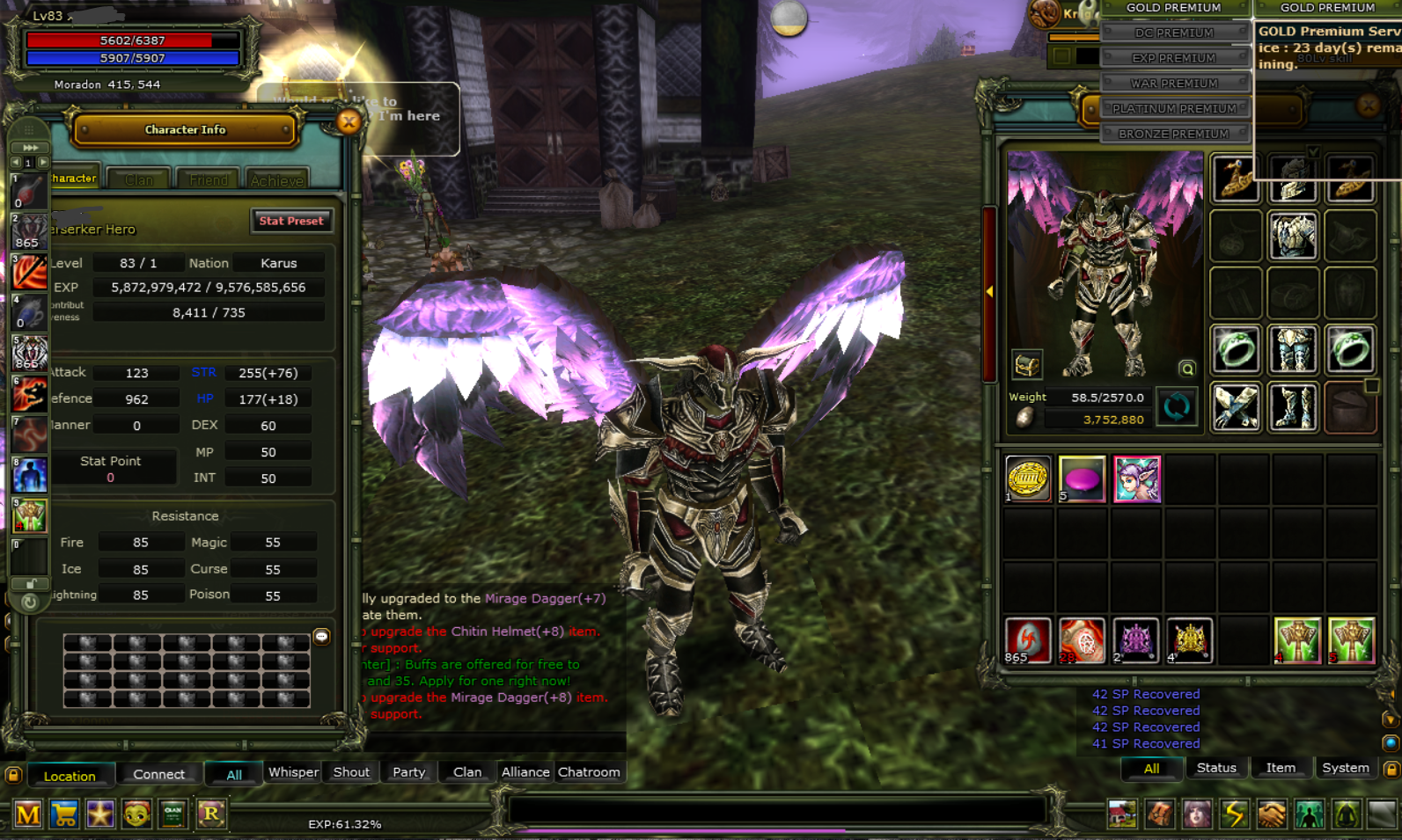Screen dimensions: 1402x840
Task: Select the Bronze Premium entry
Action: [x=1174, y=134]
